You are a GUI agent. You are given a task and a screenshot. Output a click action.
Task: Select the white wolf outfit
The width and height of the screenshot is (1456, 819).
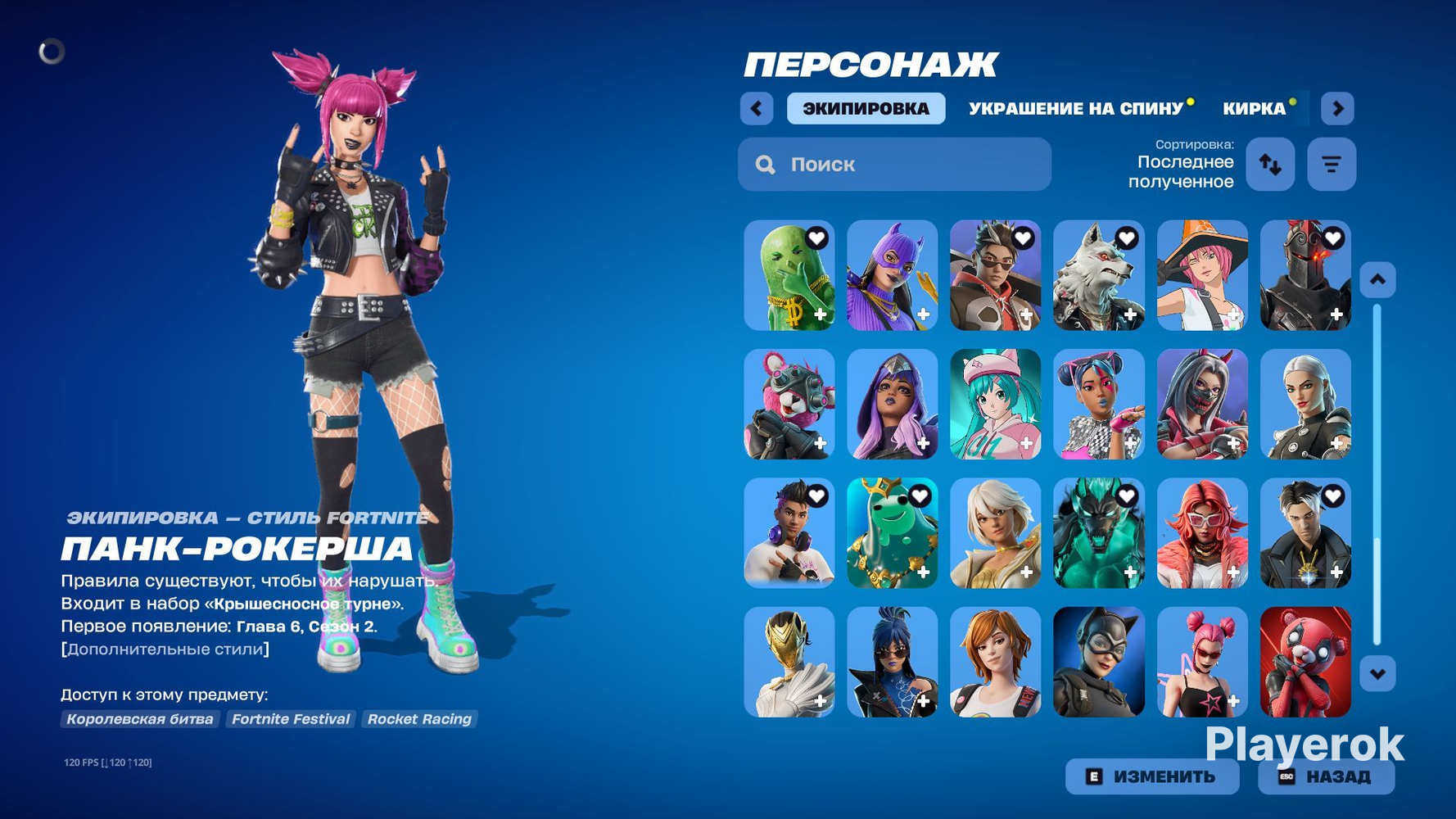(x=1098, y=275)
